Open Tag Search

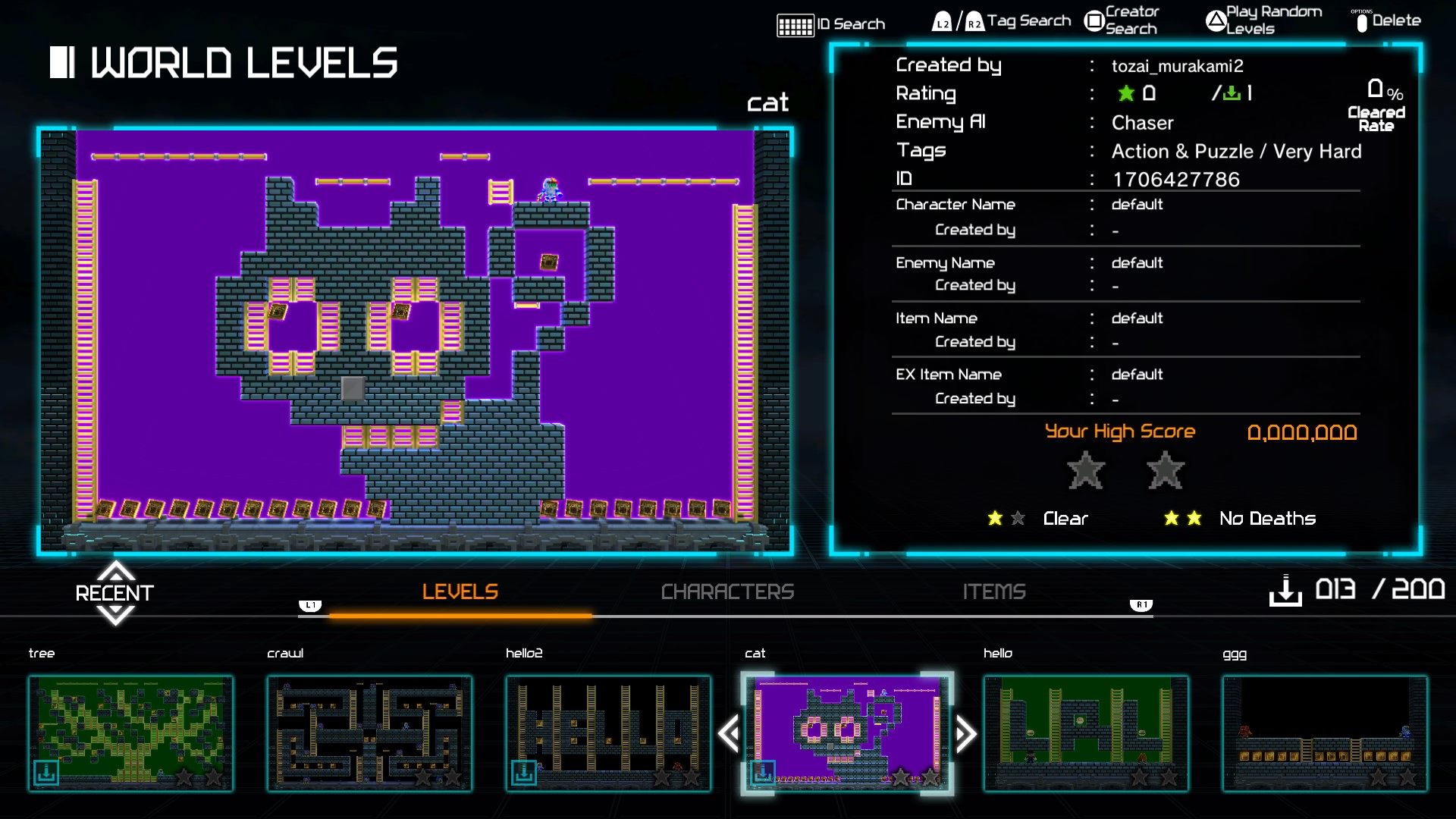click(1002, 21)
